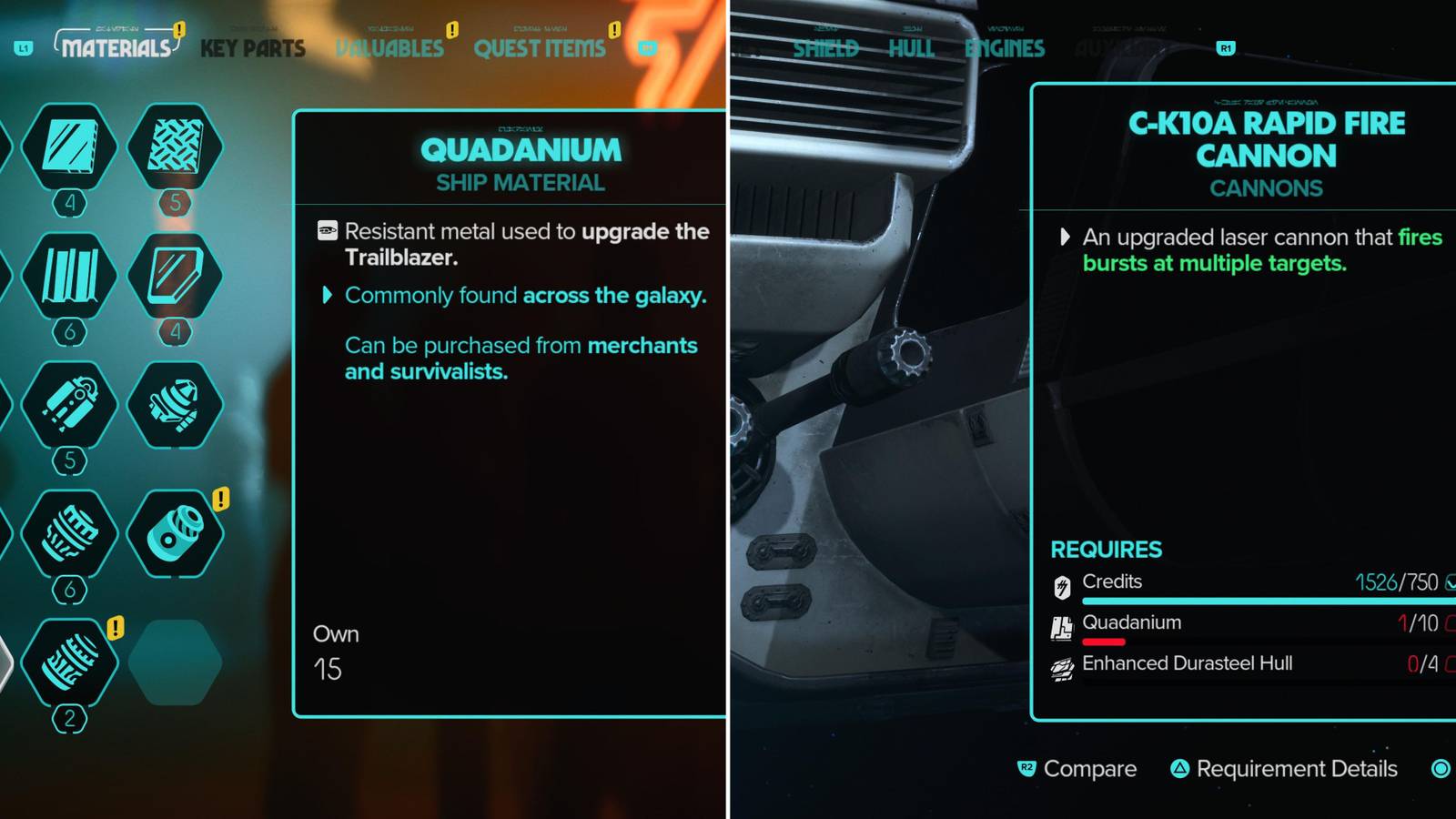Click the empty hexagon inventory slot
This screenshot has height=819, width=1456.
176,662
